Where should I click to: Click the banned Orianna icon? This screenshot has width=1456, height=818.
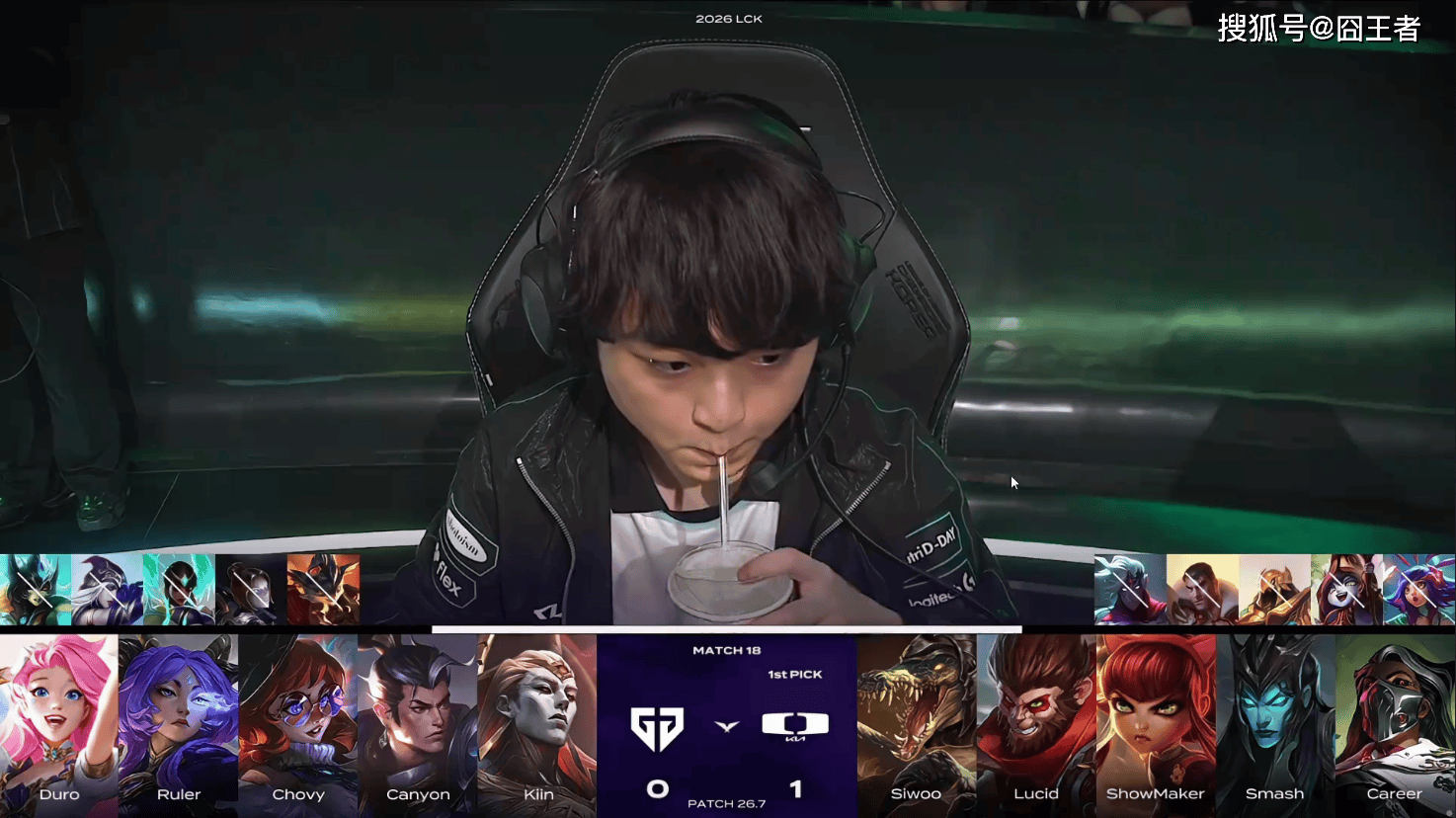pos(251,590)
